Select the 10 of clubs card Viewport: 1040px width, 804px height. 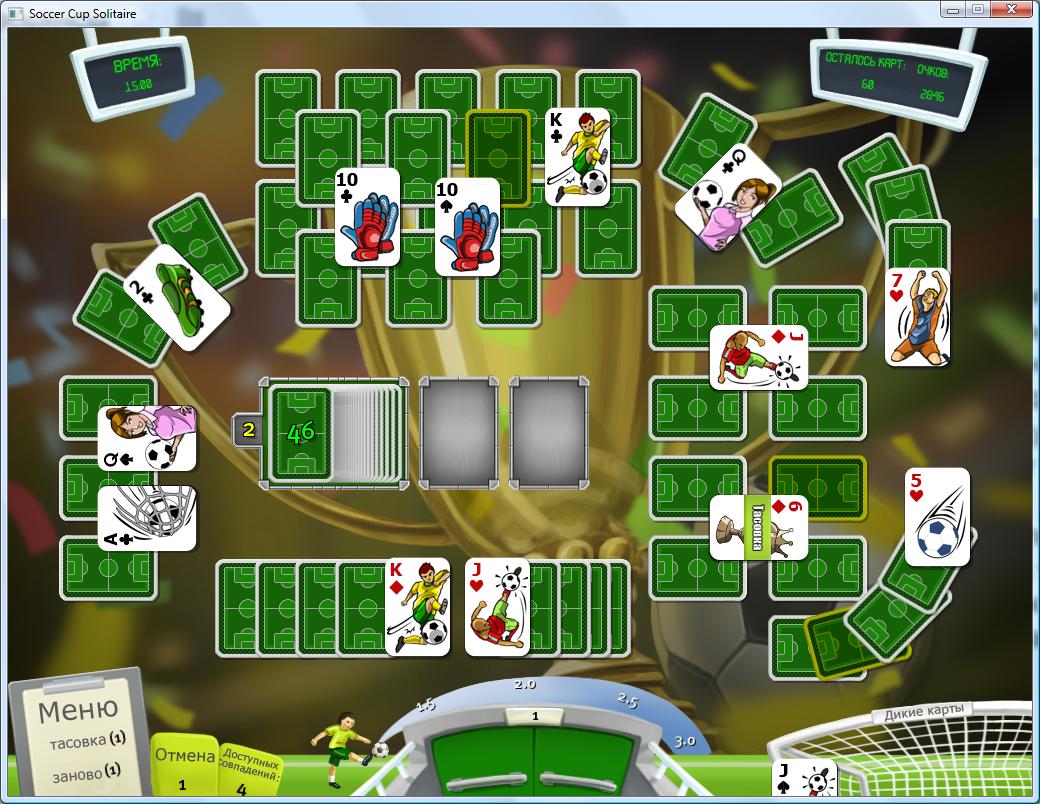(367, 217)
